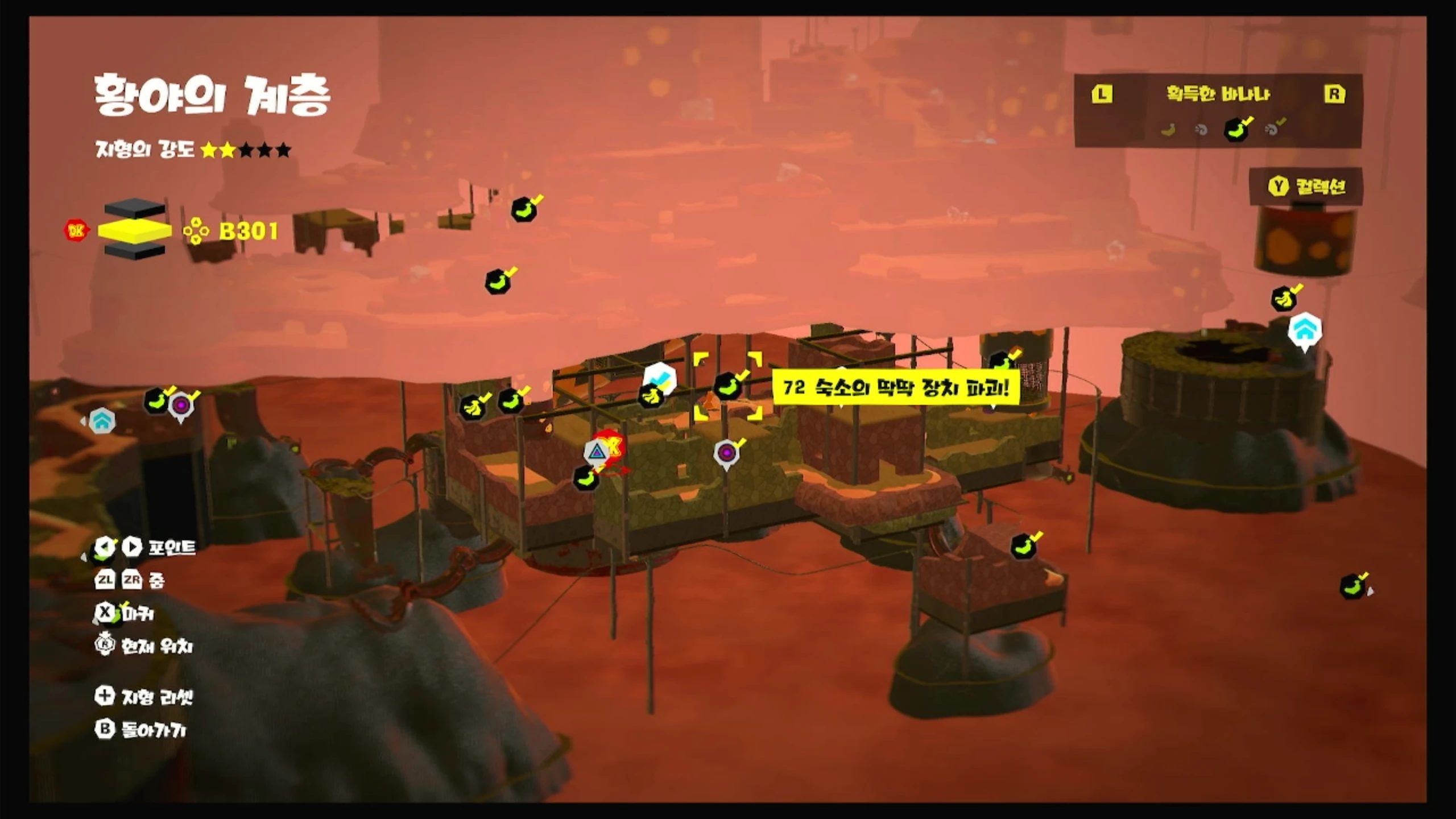Select the upper dark layer in layer stack
The image size is (1456, 819).
point(135,209)
